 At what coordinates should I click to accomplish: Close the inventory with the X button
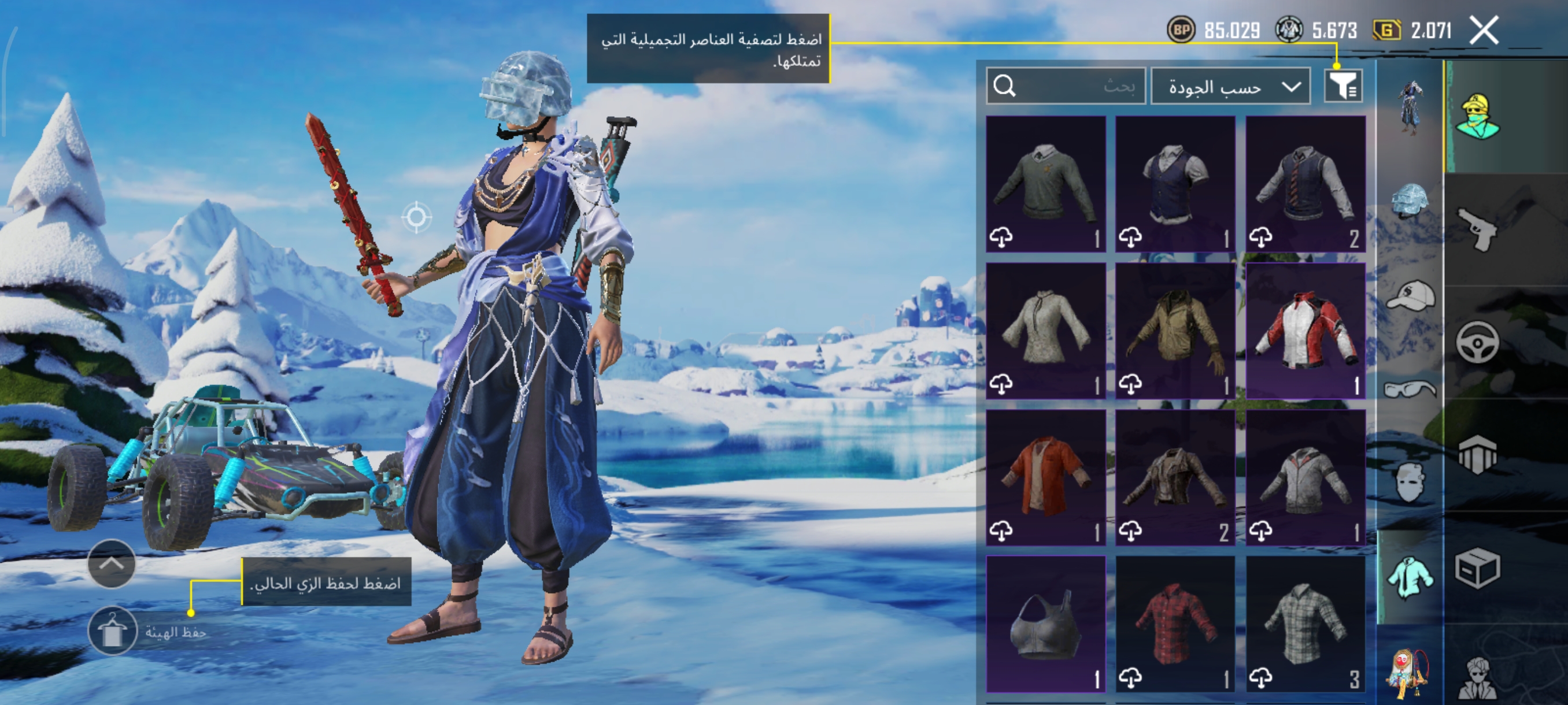click(1484, 31)
